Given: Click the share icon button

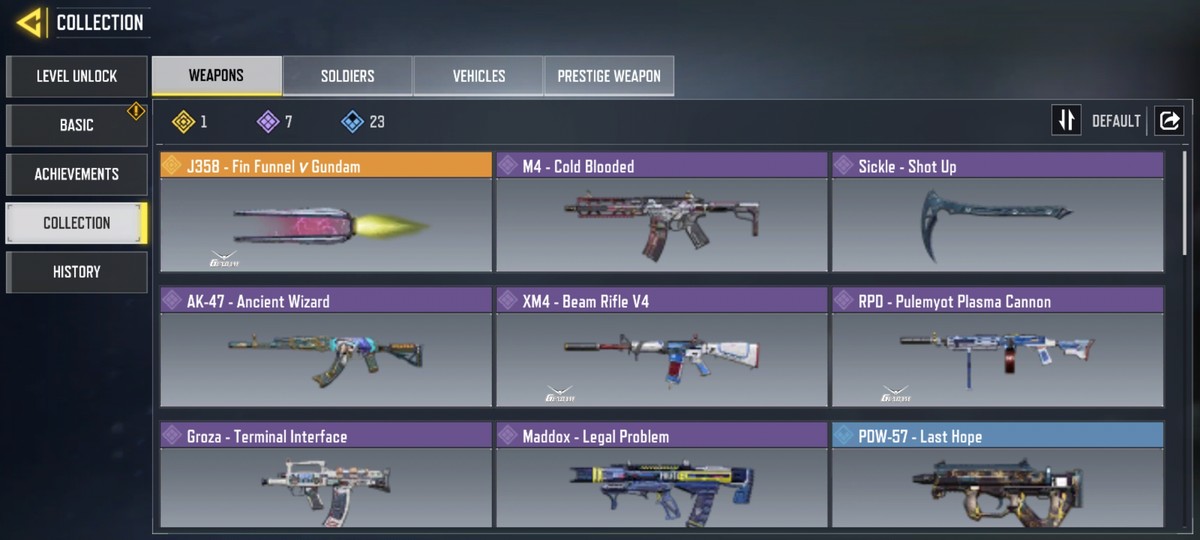Looking at the screenshot, I should (1168, 121).
